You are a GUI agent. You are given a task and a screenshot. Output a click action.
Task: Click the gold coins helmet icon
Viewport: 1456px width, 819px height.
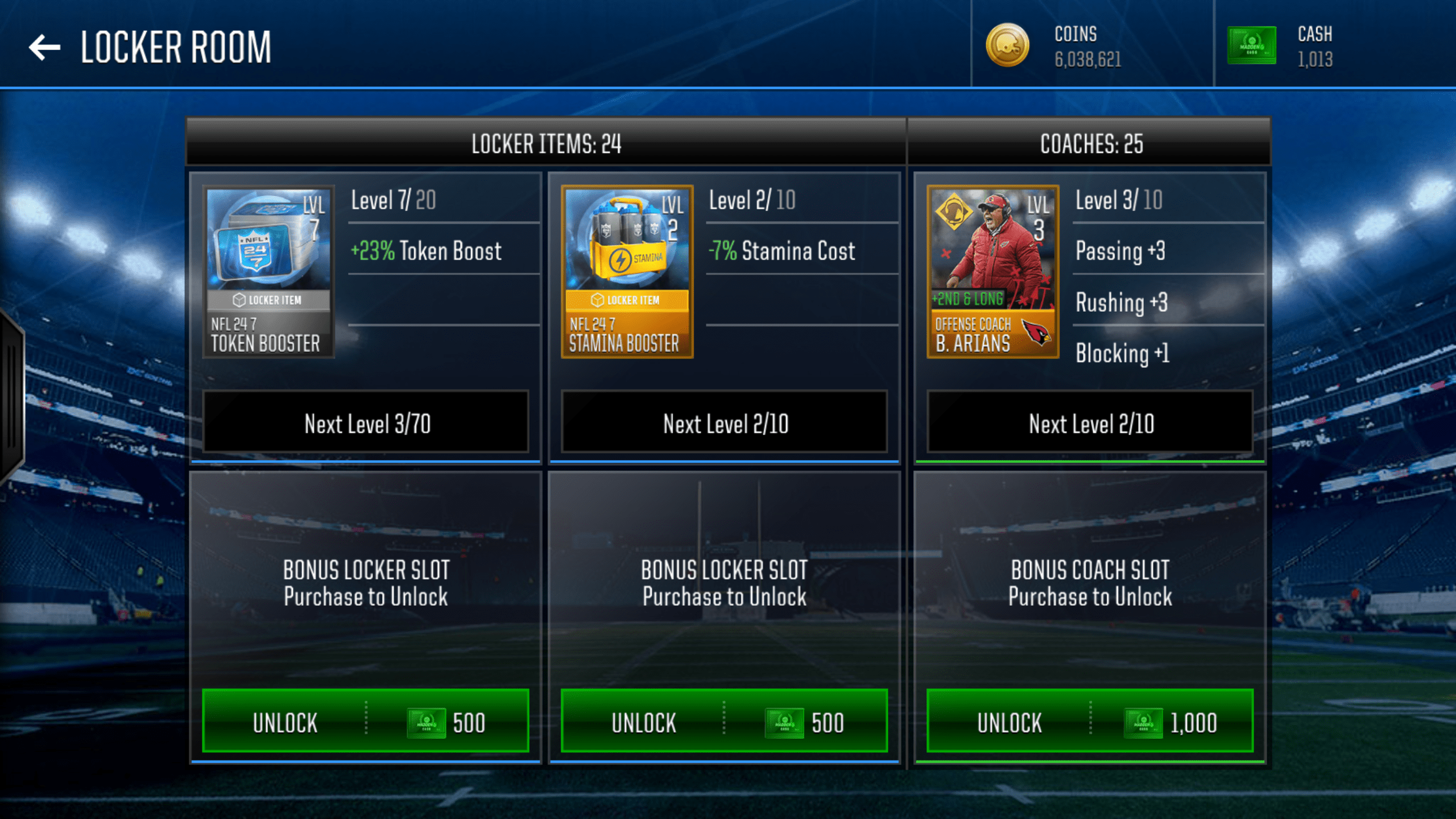tap(1007, 47)
